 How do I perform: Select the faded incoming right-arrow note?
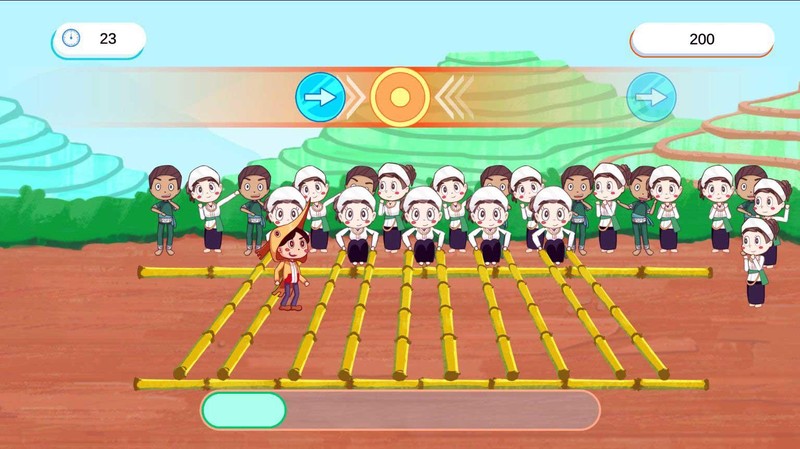coord(651,97)
